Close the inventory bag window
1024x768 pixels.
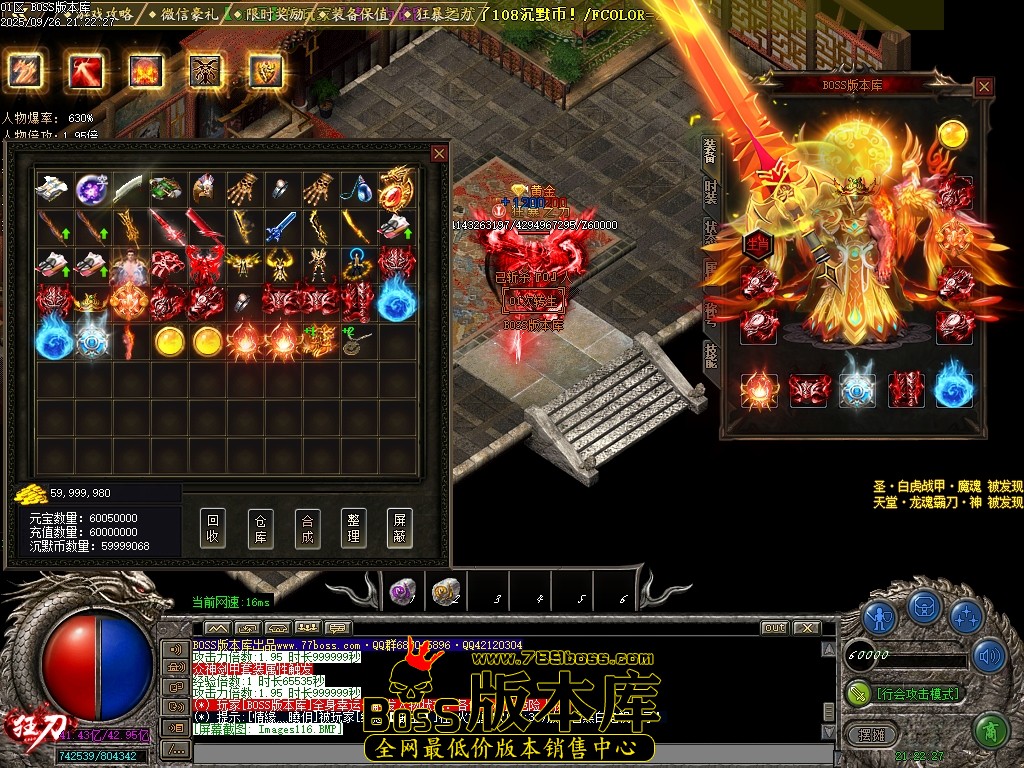(439, 153)
